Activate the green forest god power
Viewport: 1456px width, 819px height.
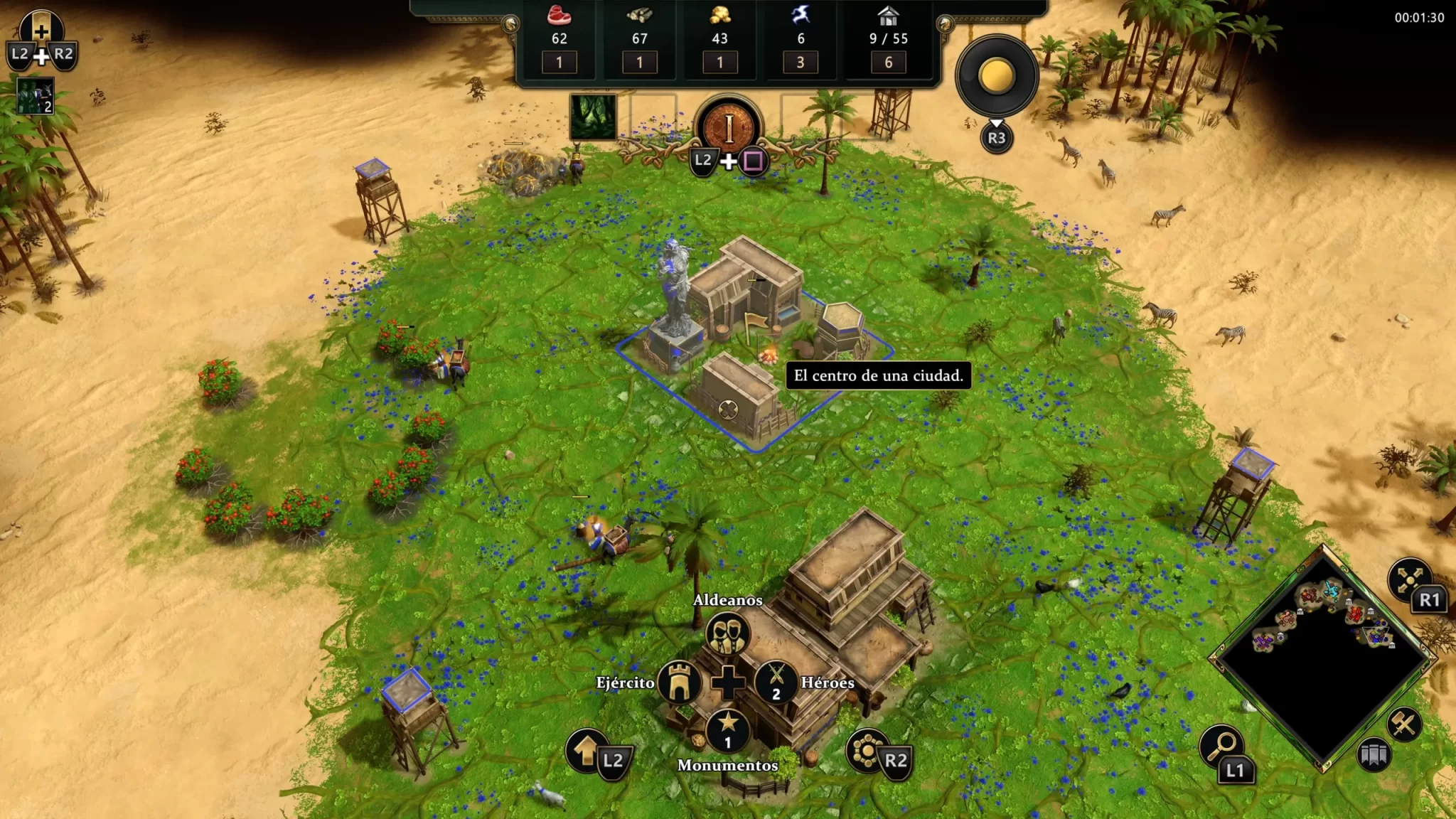(x=593, y=117)
